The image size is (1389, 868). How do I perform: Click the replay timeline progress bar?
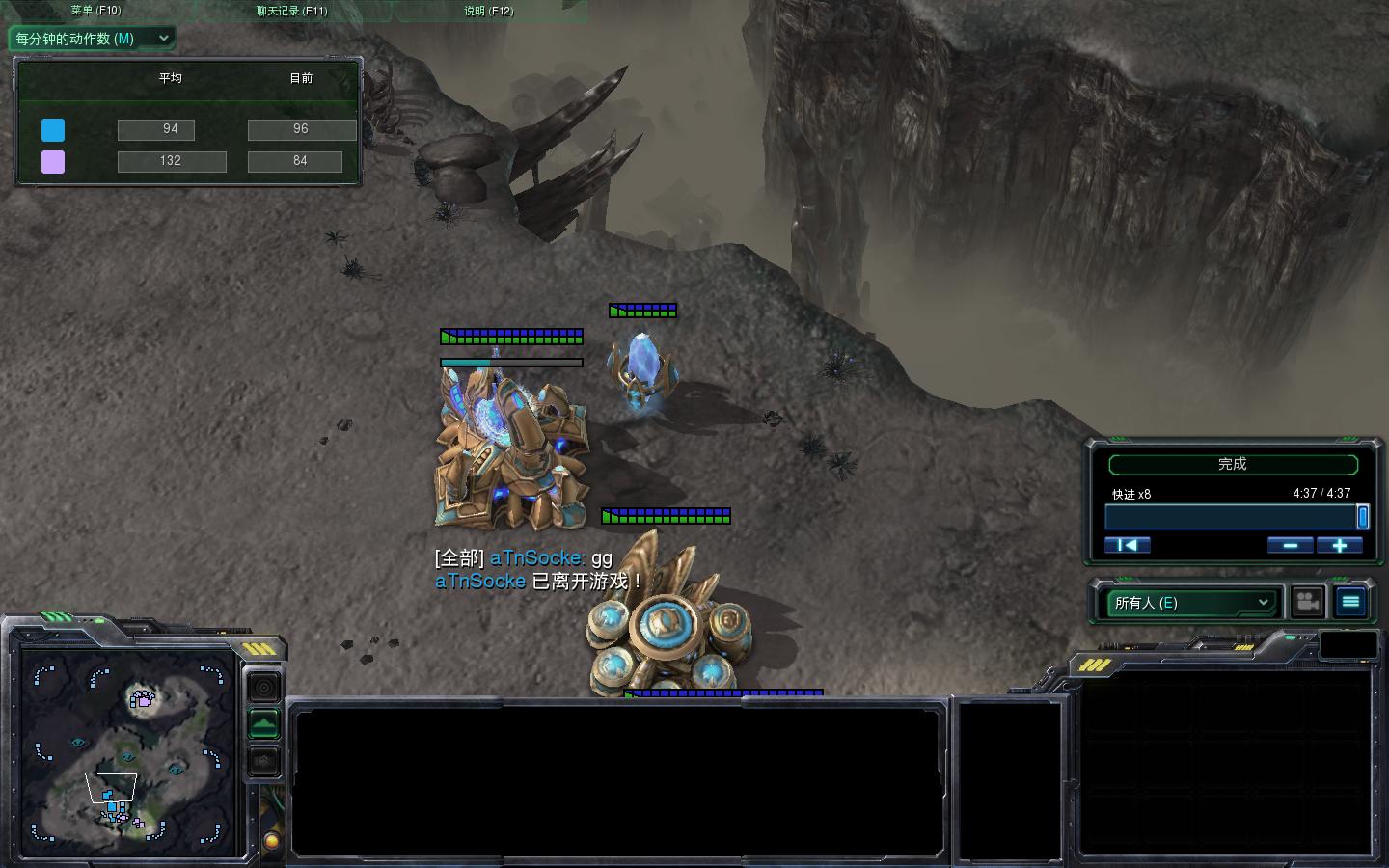pyautogui.click(x=1231, y=518)
